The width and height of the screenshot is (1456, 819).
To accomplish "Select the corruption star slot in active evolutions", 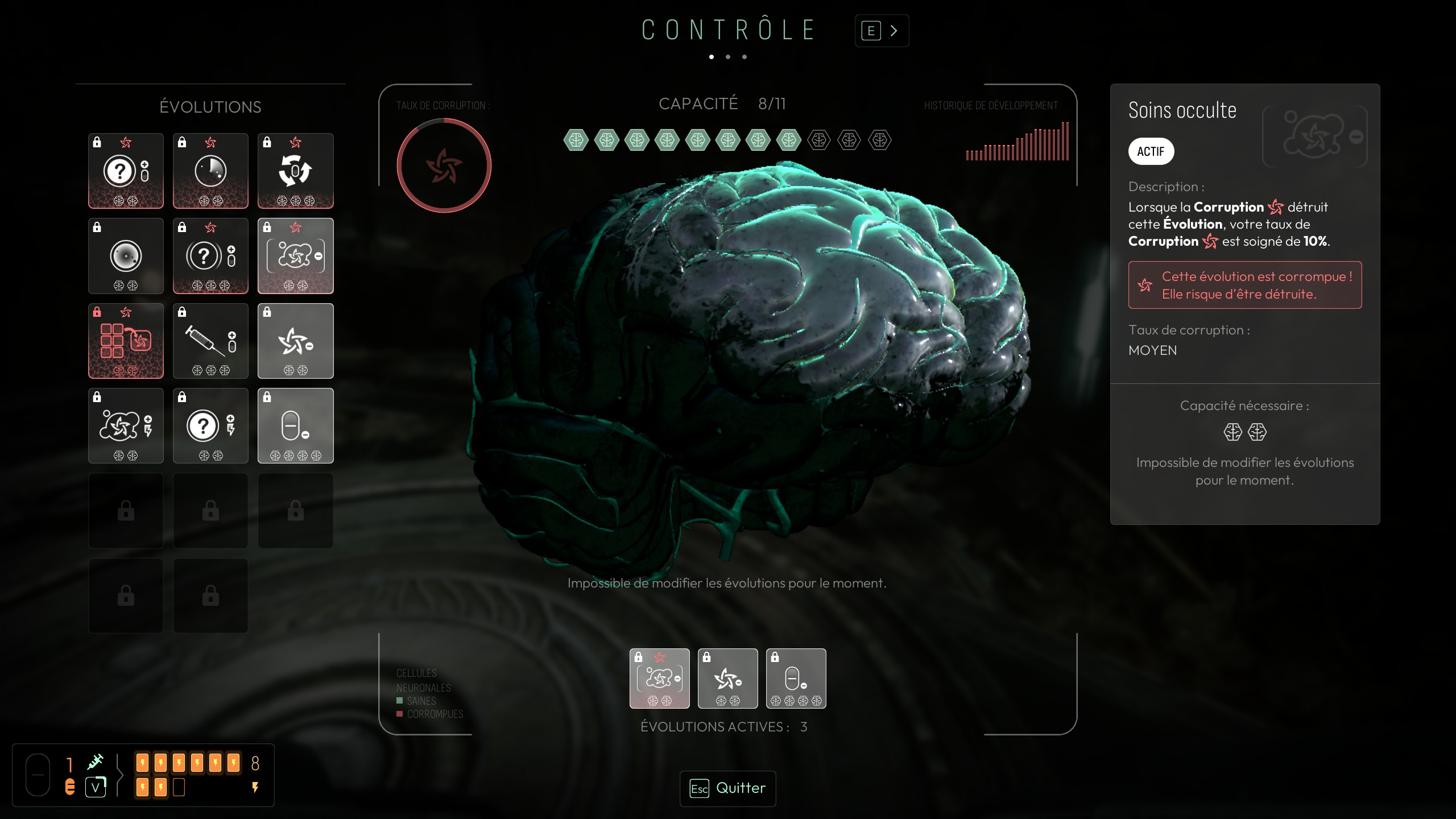I will (727, 678).
